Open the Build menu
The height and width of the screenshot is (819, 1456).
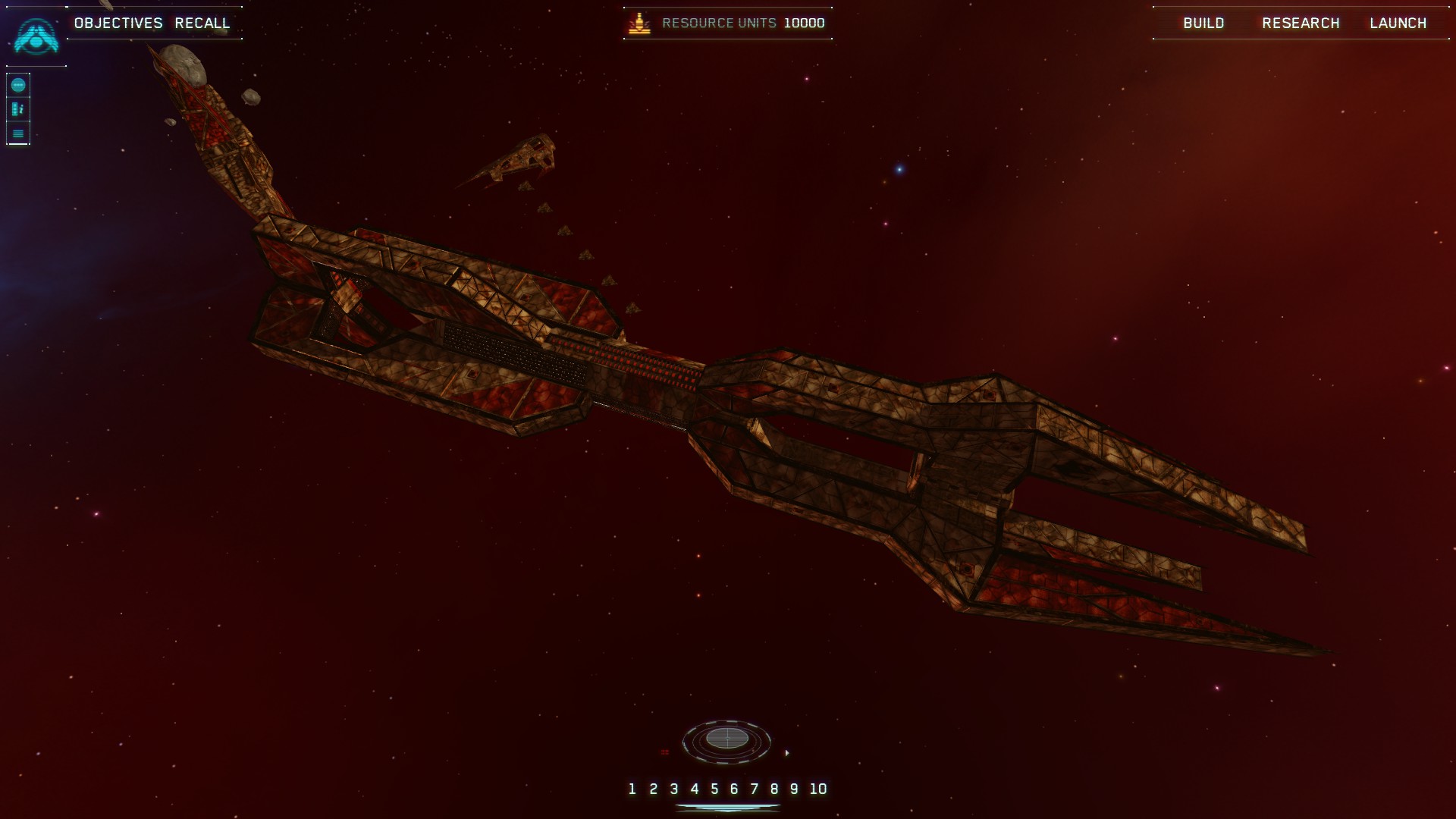click(x=1203, y=23)
